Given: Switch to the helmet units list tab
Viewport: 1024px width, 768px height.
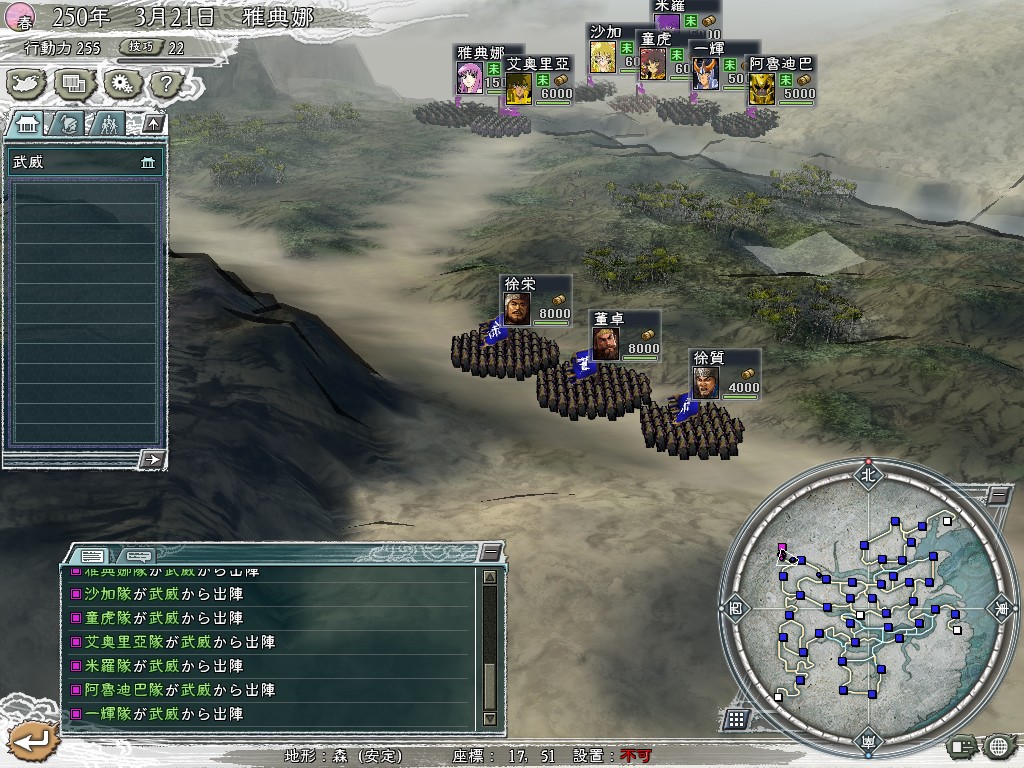Looking at the screenshot, I should 69,124.
